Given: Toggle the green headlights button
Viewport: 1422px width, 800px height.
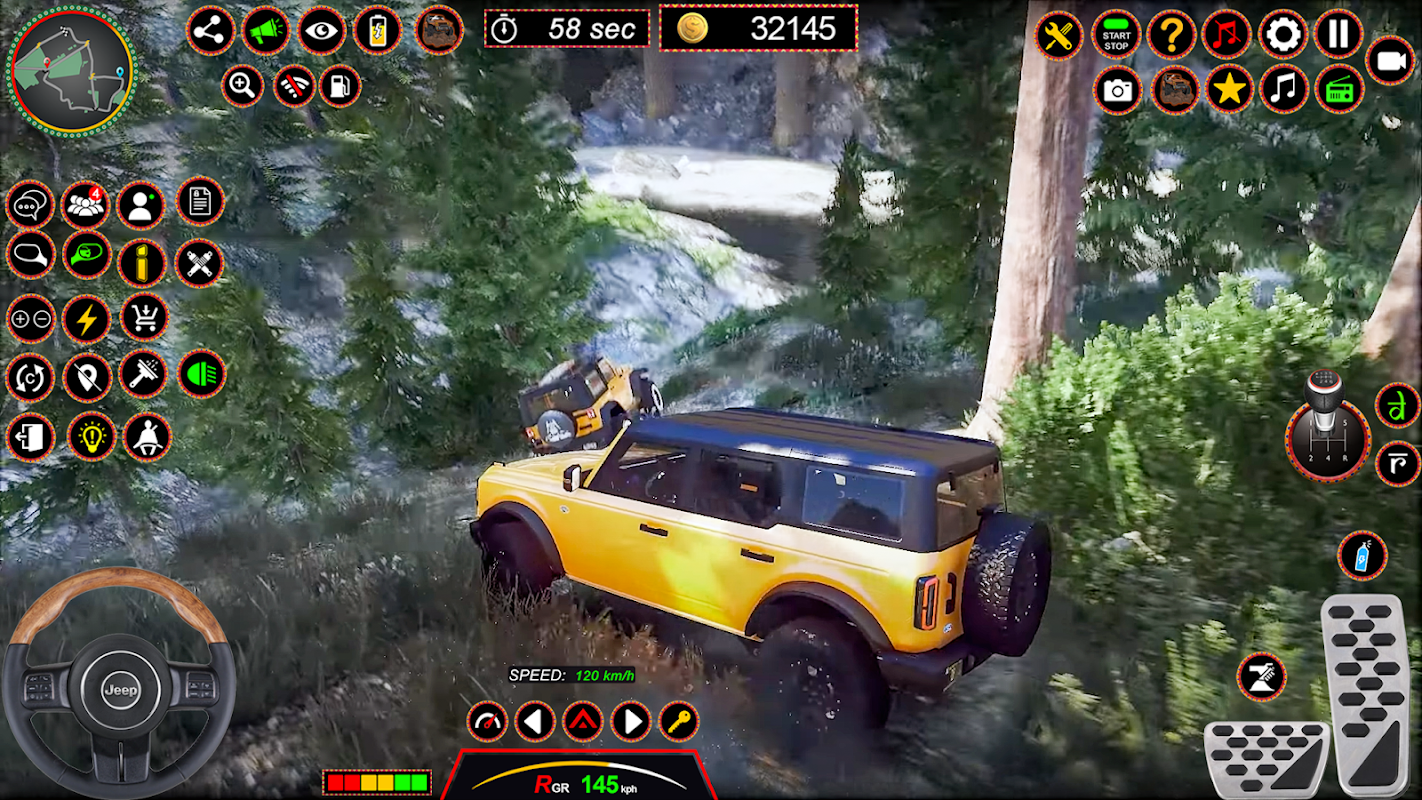Looking at the screenshot, I should pyautogui.click(x=201, y=374).
